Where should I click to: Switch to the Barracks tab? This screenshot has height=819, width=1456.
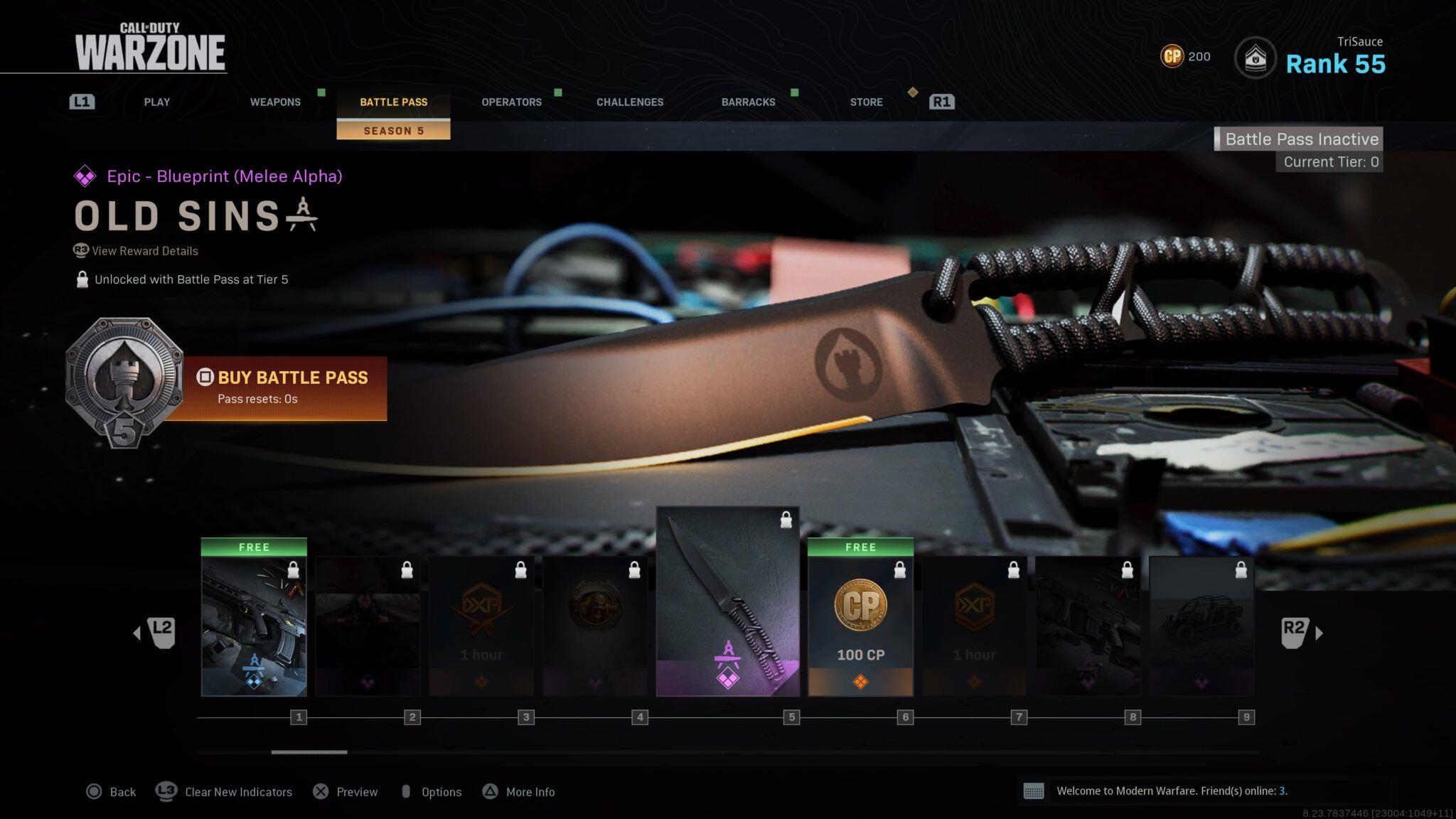pyautogui.click(x=748, y=102)
